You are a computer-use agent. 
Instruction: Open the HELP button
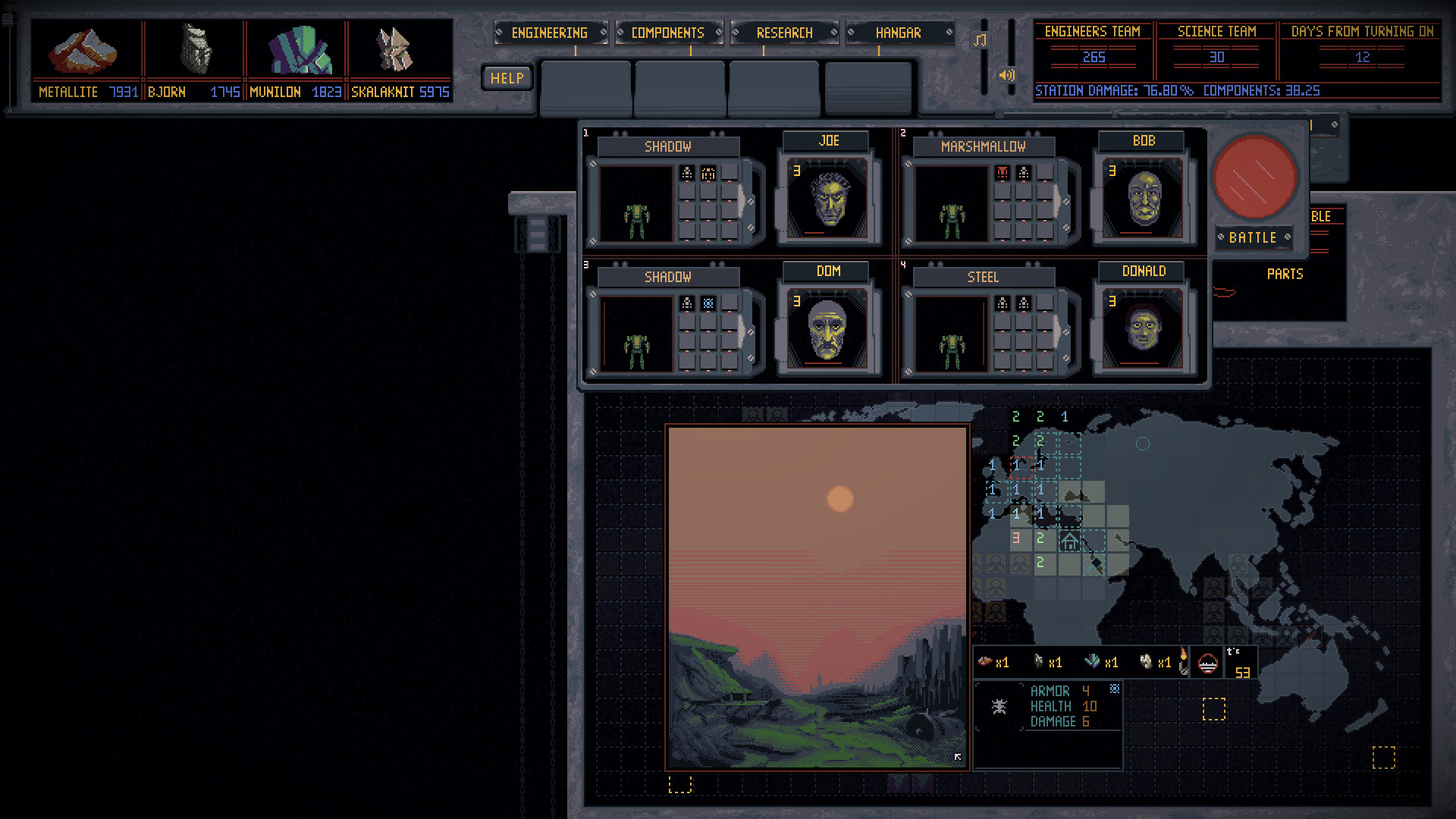[506, 77]
